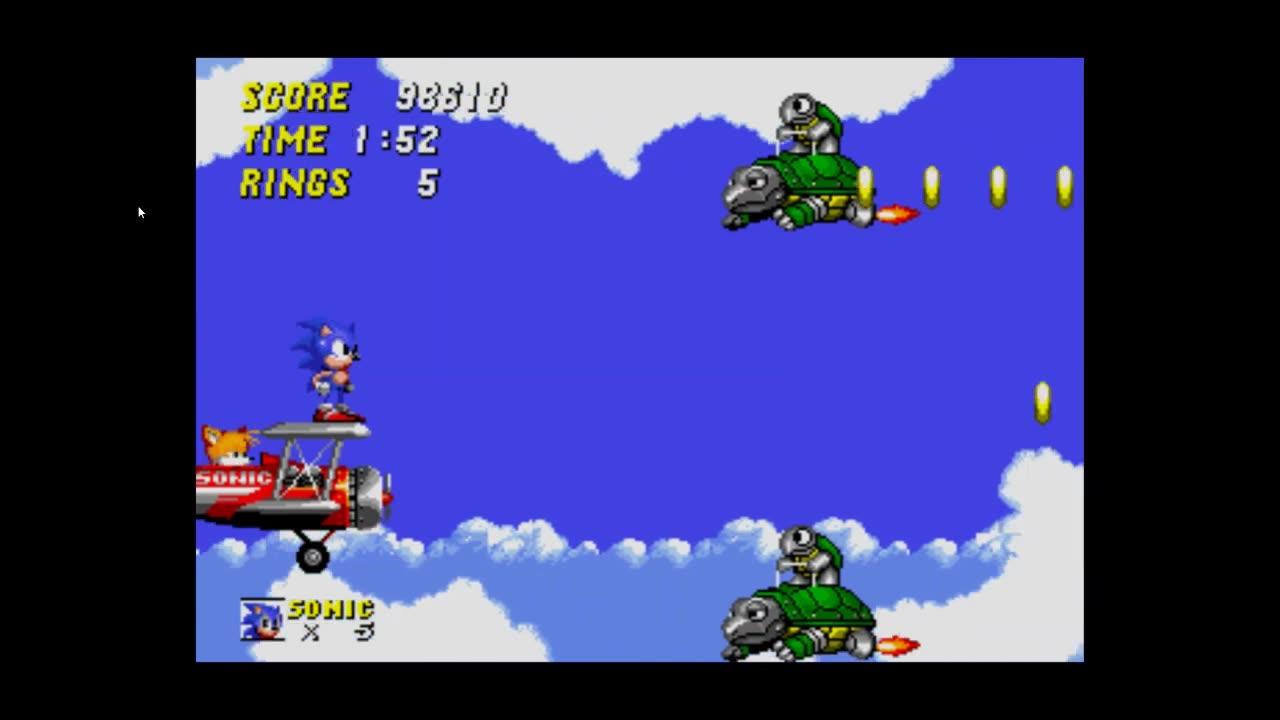The image size is (1280, 720).
Task: Click the SONIC text on the plane body
Action: [230, 478]
